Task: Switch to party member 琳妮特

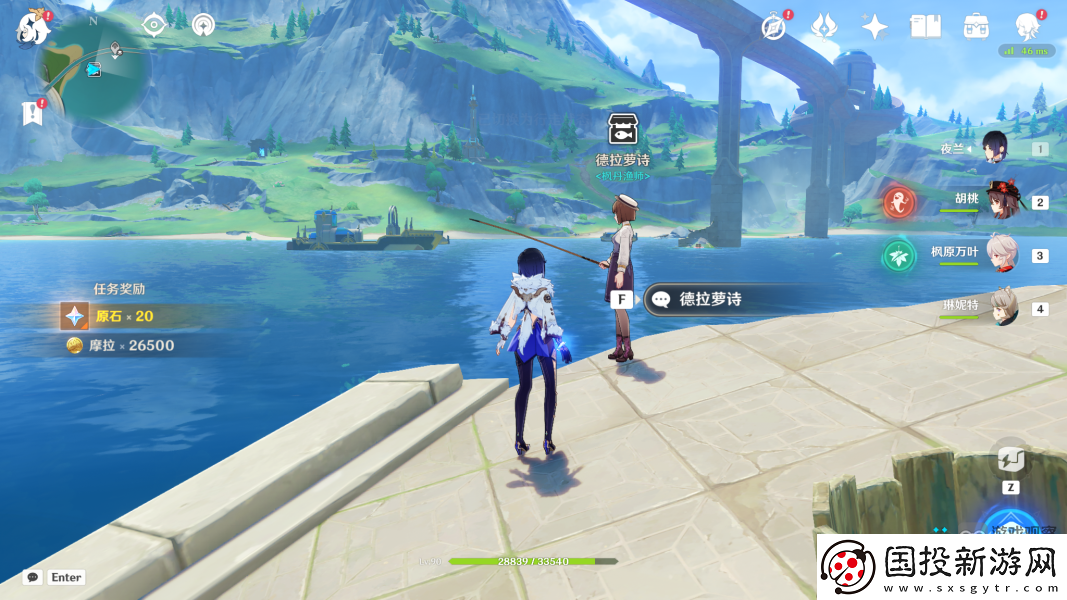Action: pos(1003,308)
